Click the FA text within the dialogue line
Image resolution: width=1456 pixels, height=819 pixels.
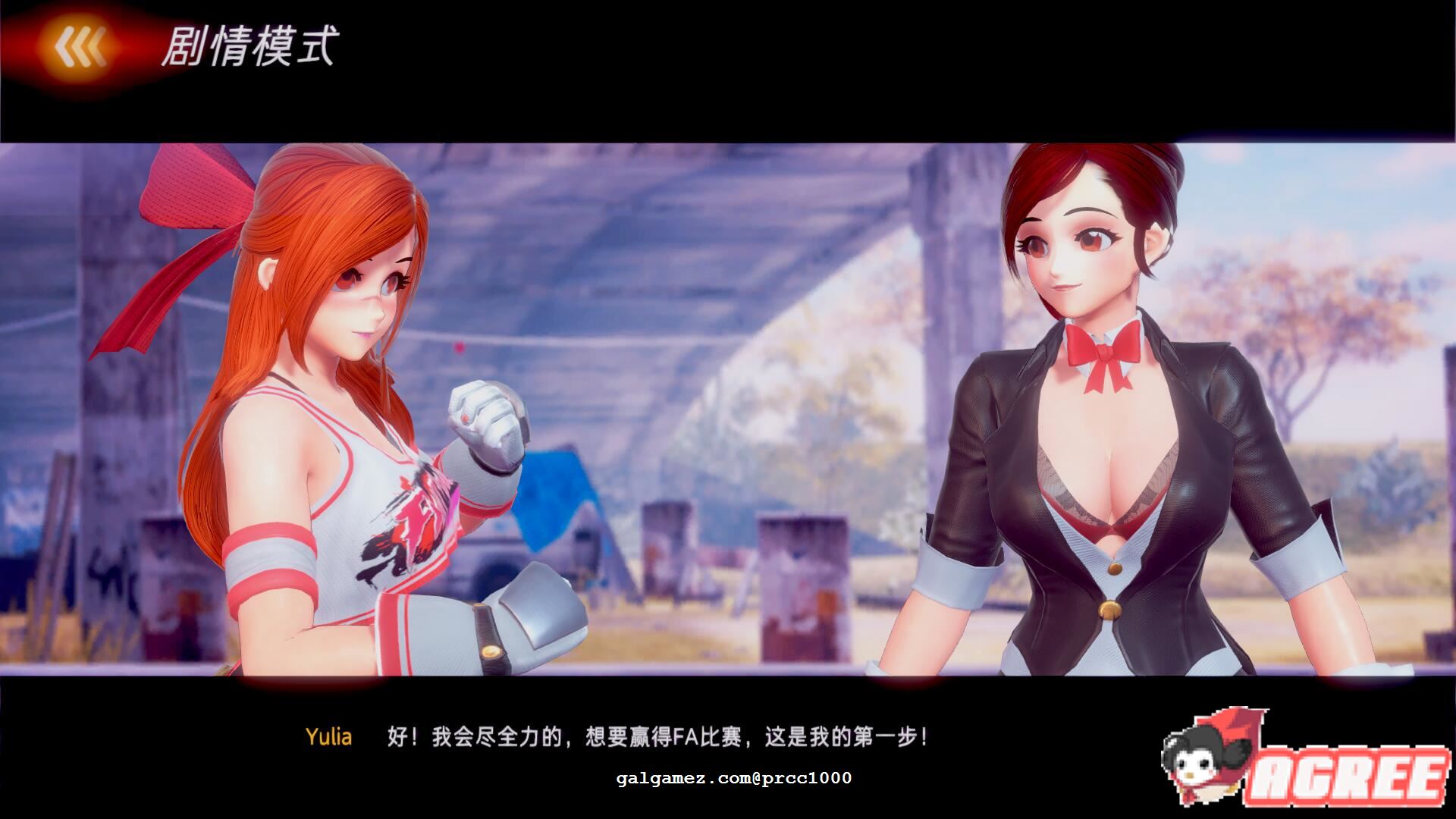(x=686, y=734)
